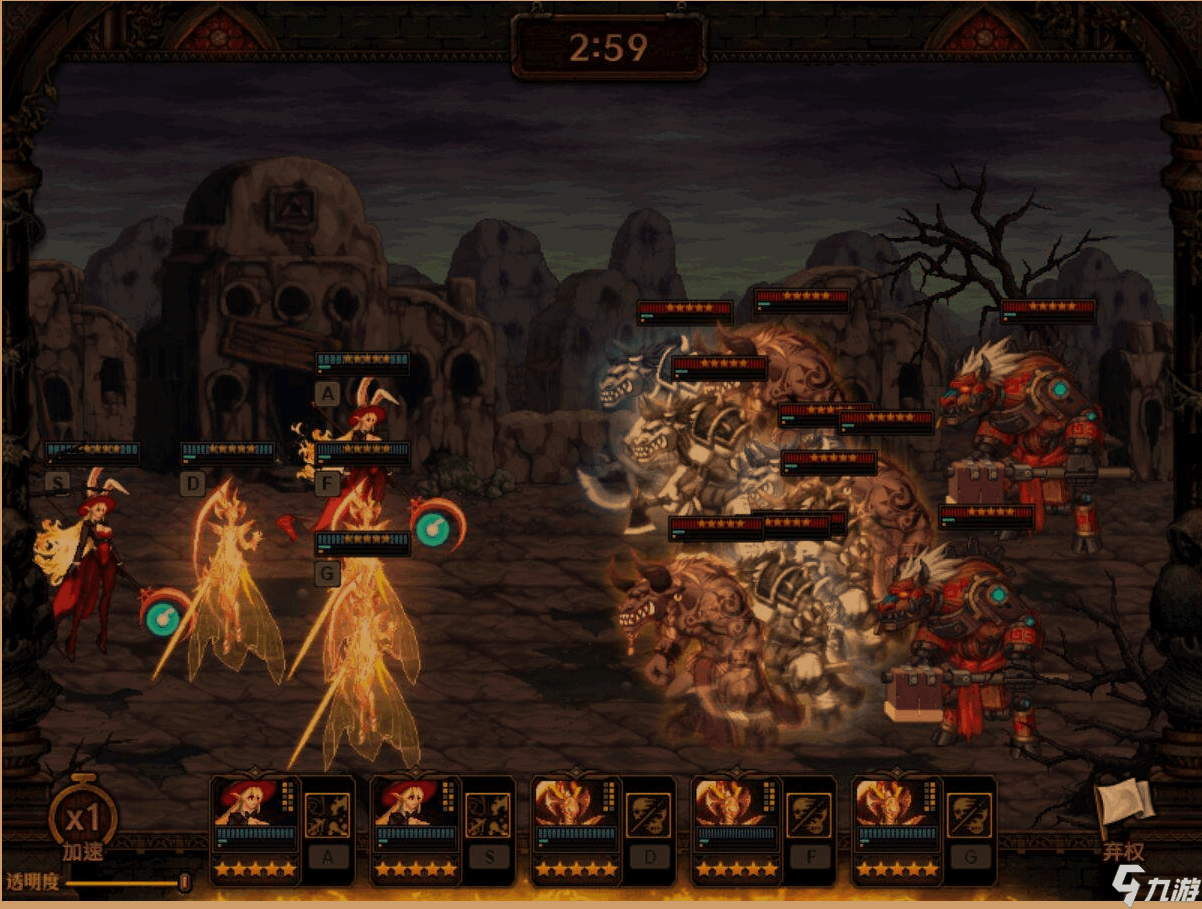Image resolution: width=1202 pixels, height=909 pixels.
Task: Choose the flame spirit portrait on card G
Action: coord(891,804)
